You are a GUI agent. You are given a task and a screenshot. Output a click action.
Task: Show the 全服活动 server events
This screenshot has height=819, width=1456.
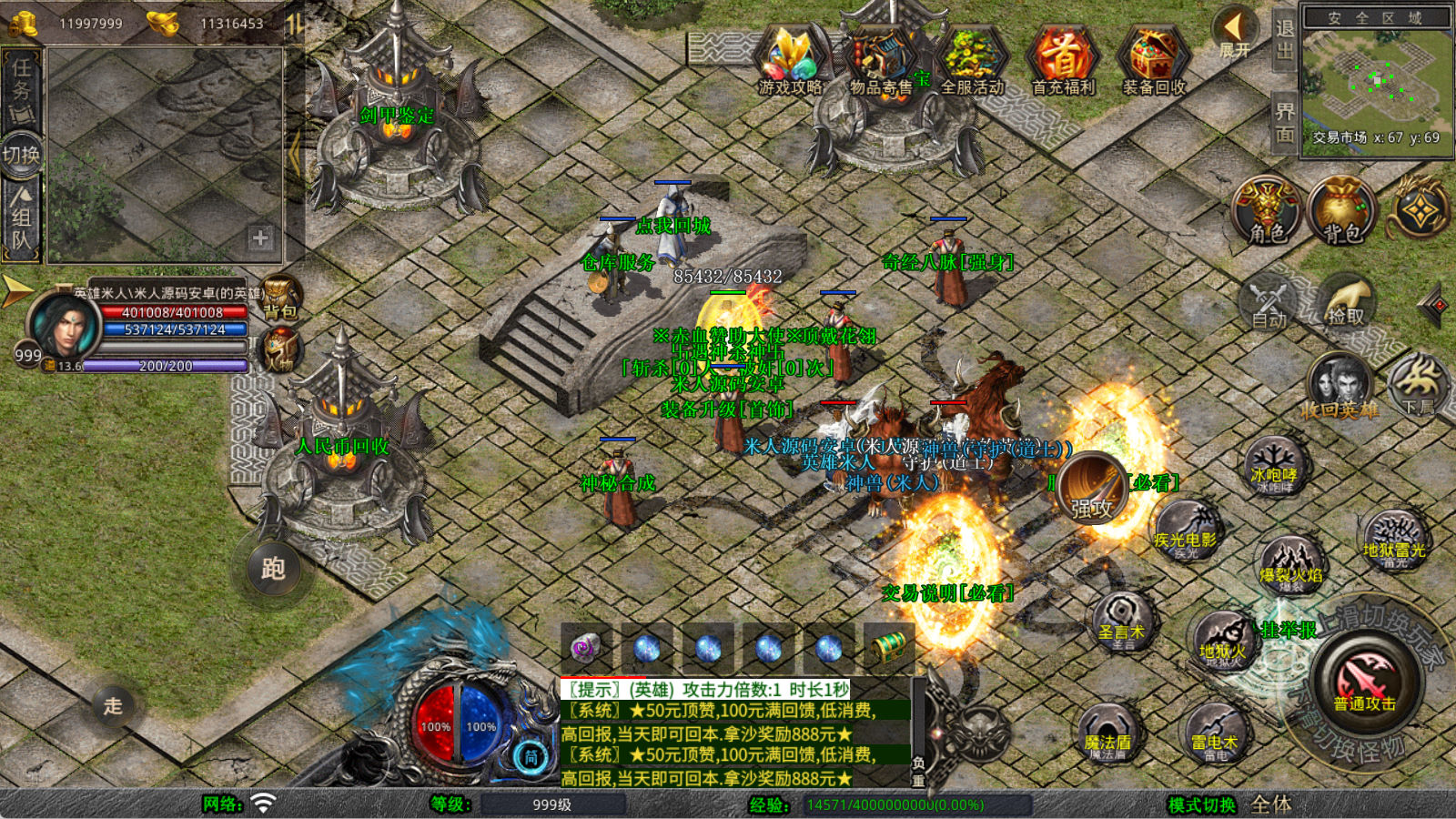[971, 60]
